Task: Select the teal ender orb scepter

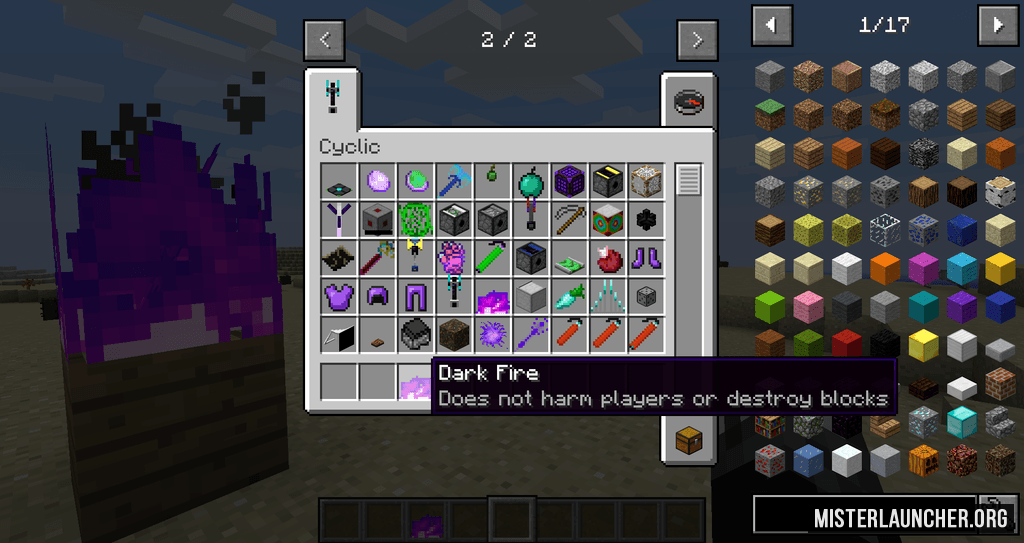Action: coord(531,183)
